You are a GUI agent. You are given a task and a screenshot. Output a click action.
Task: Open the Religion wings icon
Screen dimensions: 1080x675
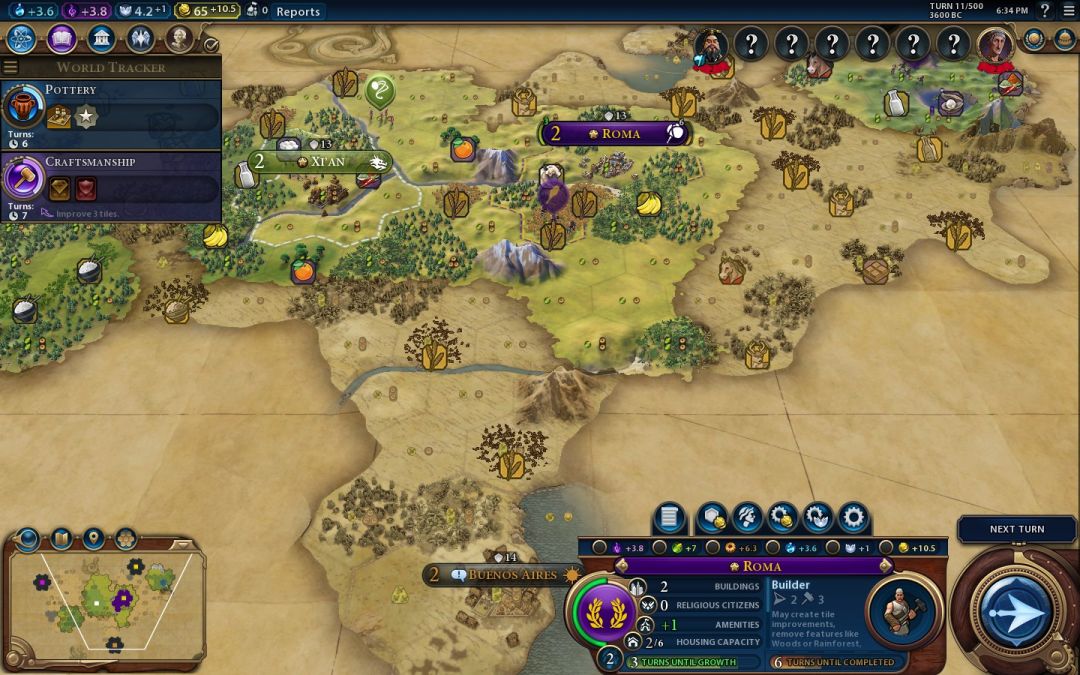[x=140, y=39]
